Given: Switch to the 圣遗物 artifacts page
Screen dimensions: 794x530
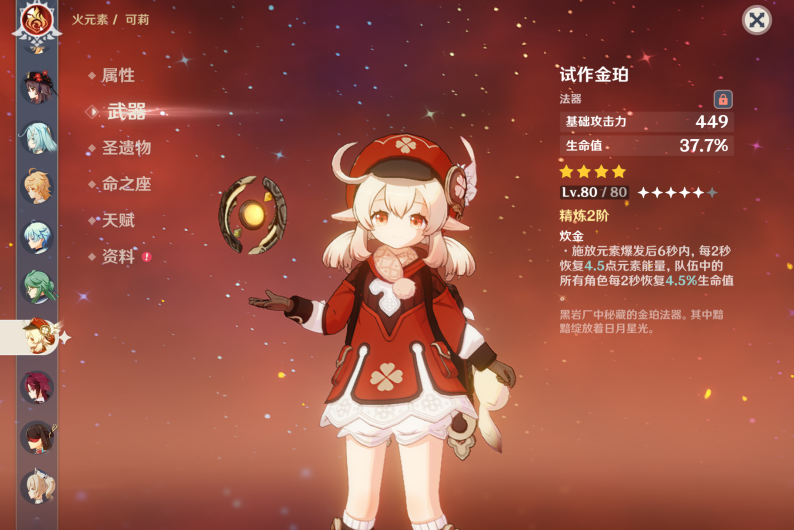Looking at the screenshot, I should click(x=126, y=147).
